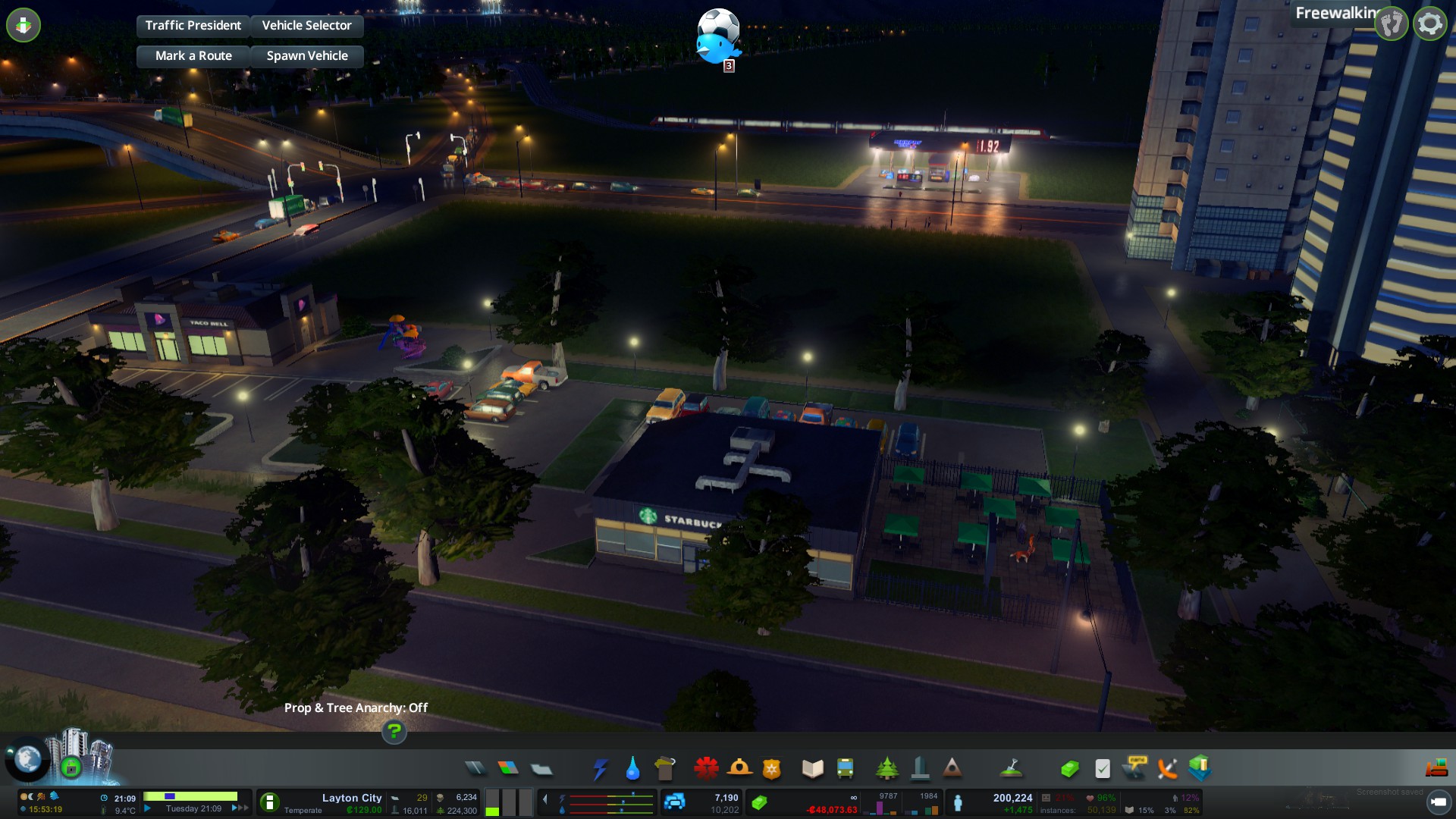Open the Parks green trees menu

coord(886,769)
